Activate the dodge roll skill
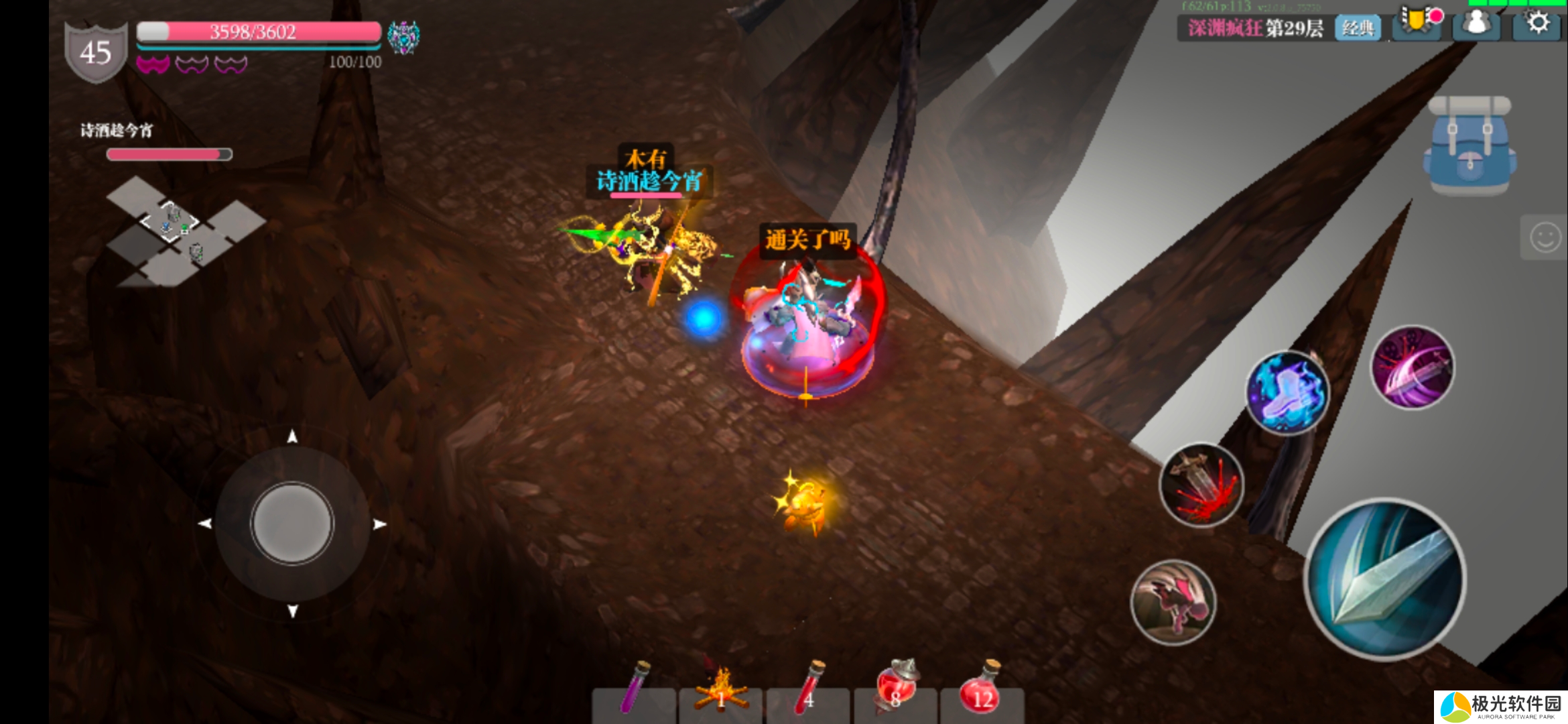 (1173, 603)
